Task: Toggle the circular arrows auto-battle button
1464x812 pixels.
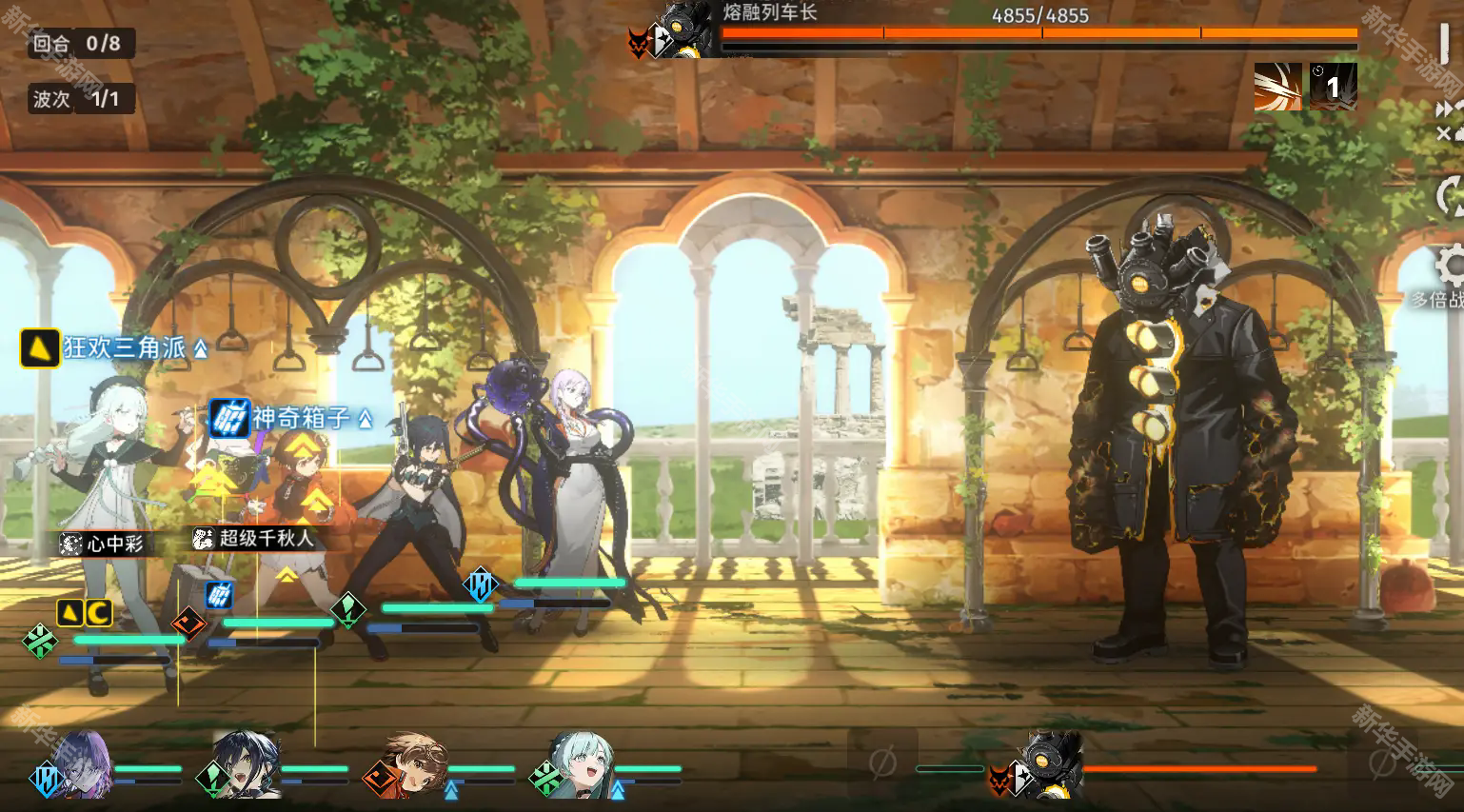Action: pyautogui.click(x=1449, y=197)
